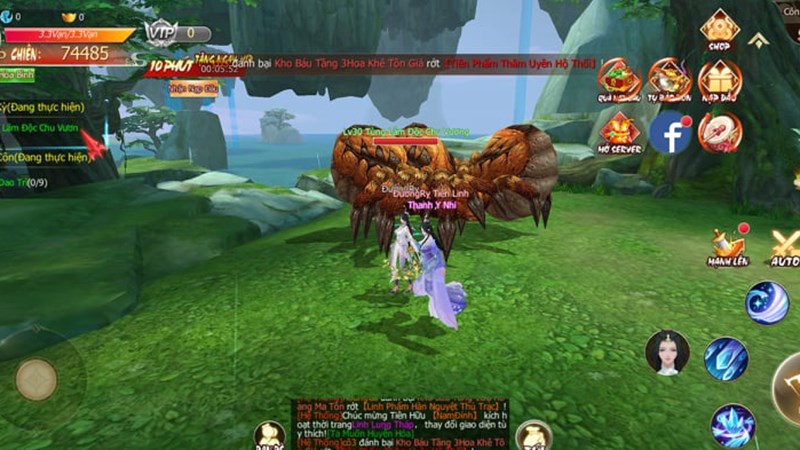800x450 pixels.
Task: Tap the female companion portrait
Action: [x=667, y=352]
